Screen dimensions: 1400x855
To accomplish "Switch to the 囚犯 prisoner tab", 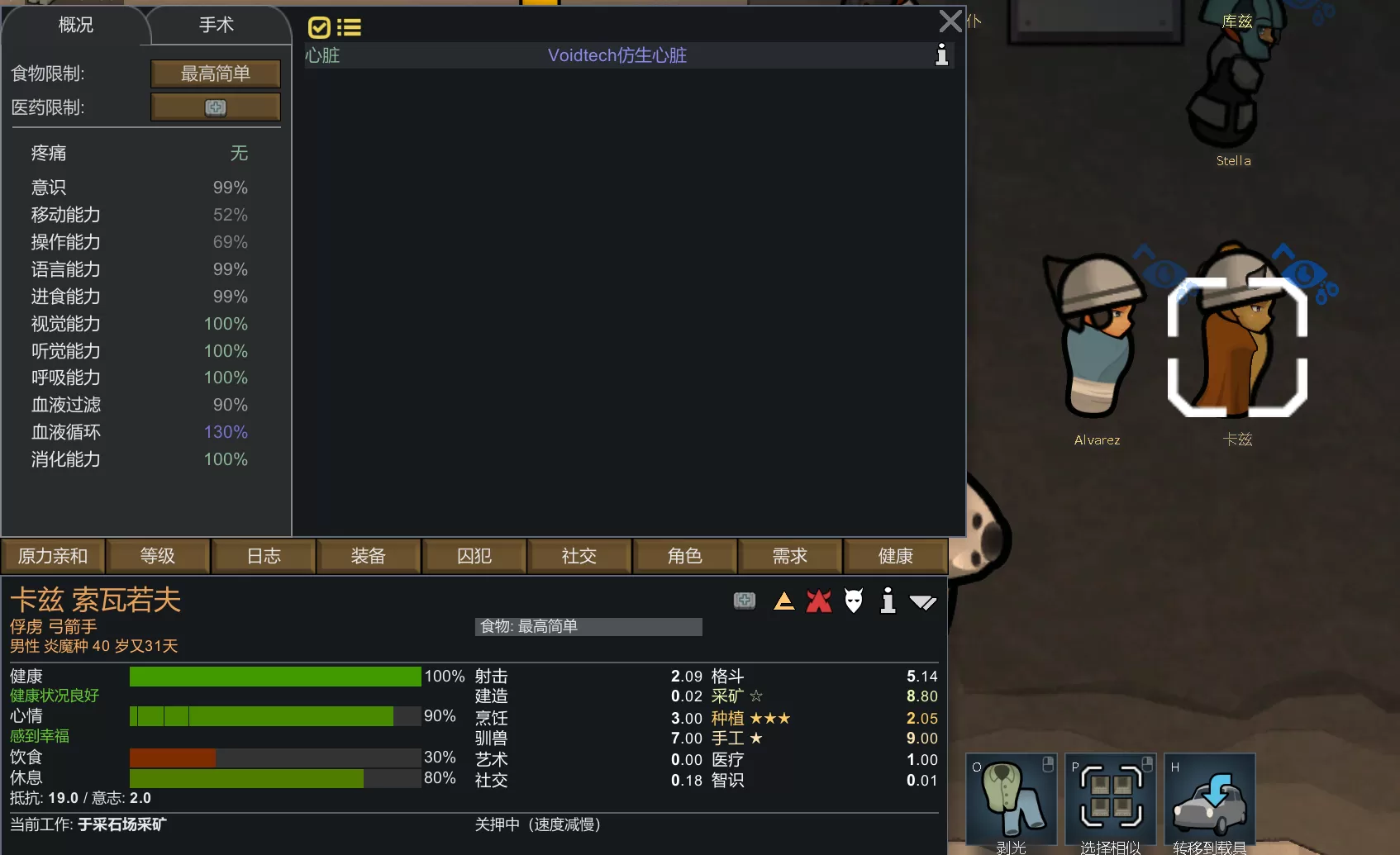I will click(474, 556).
